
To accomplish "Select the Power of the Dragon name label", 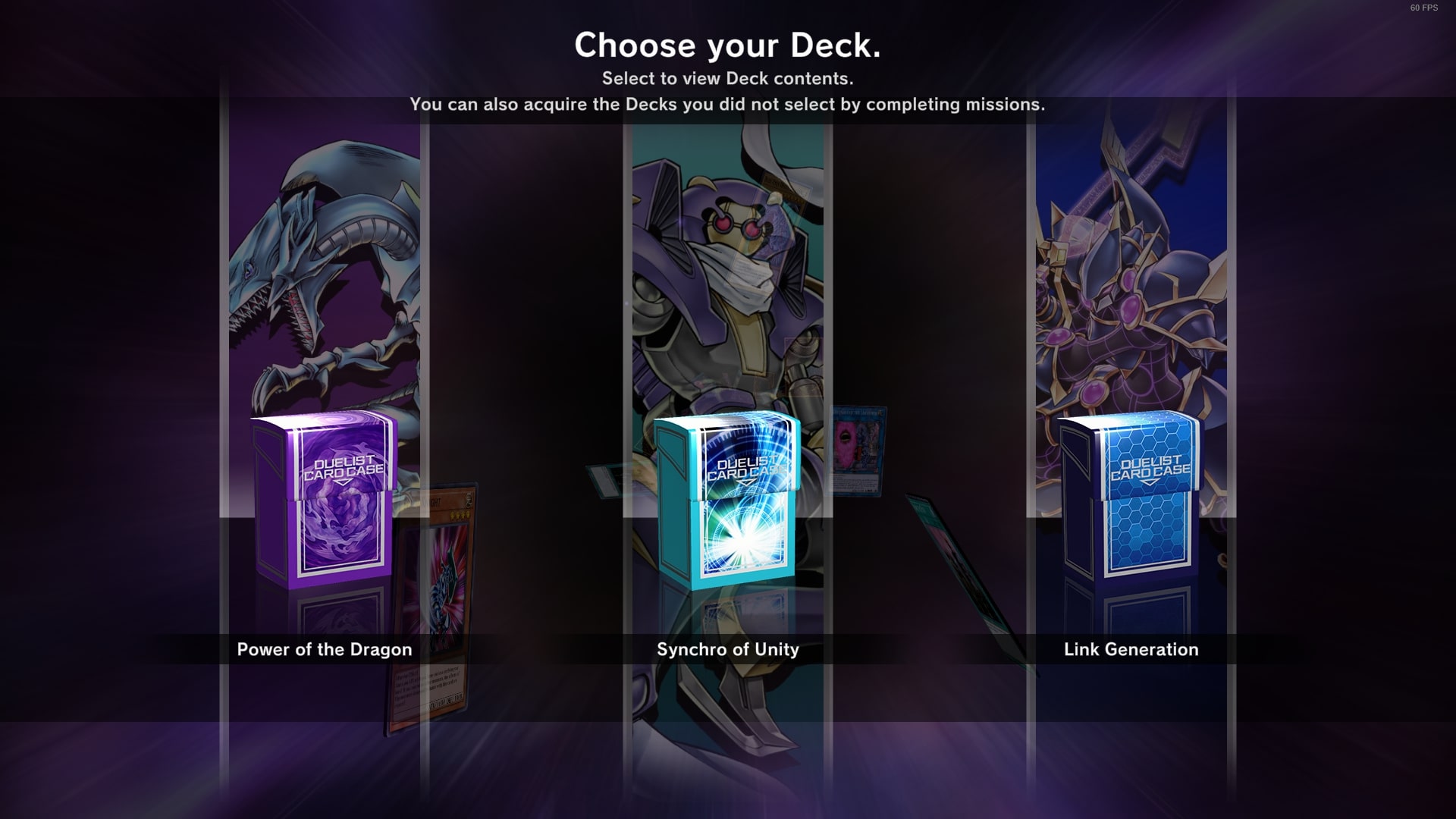I will [324, 649].
